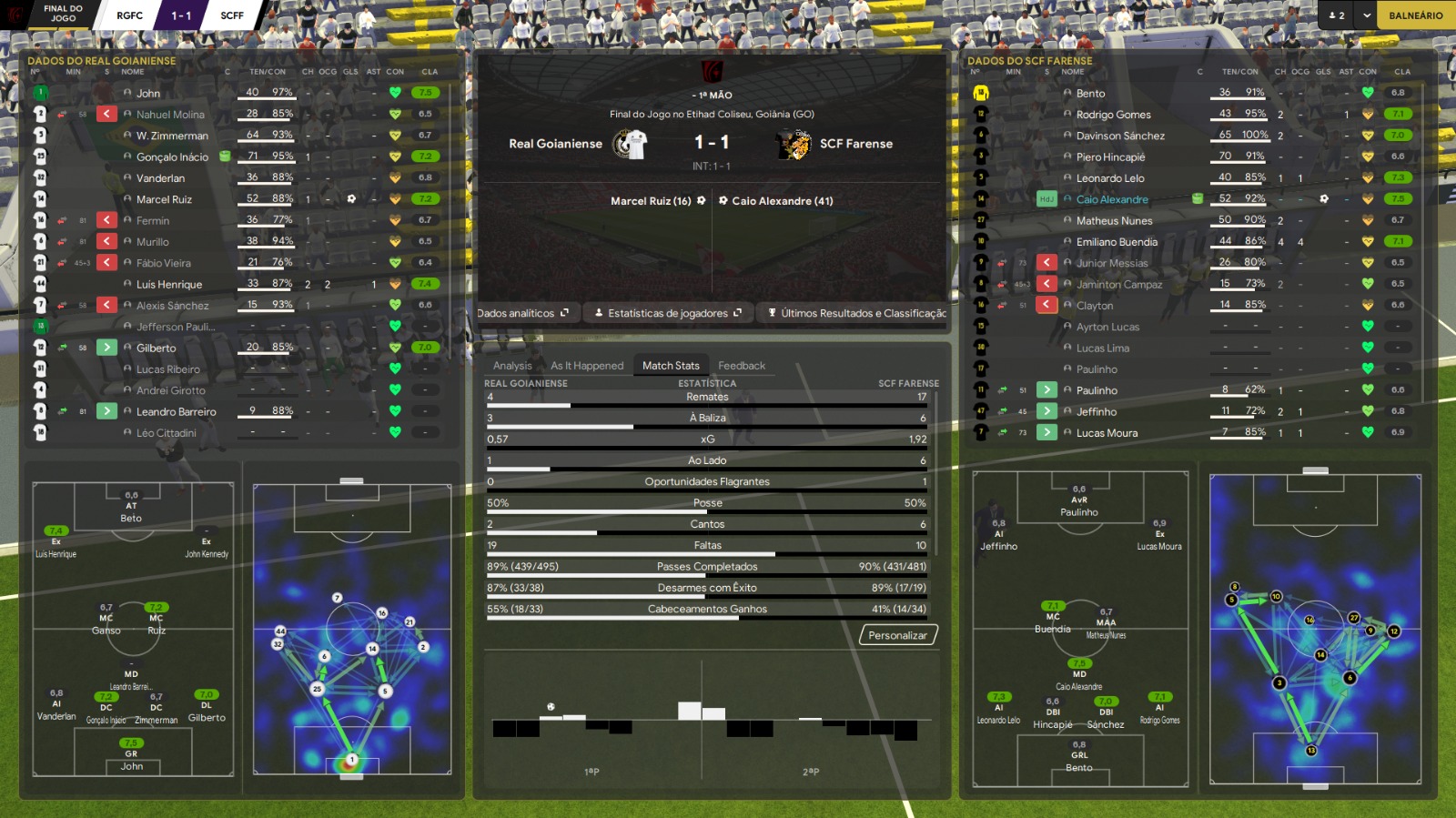Image resolution: width=1456 pixels, height=818 pixels.
Task: Click Gonçalo Inácio's player name
Action: (172, 157)
